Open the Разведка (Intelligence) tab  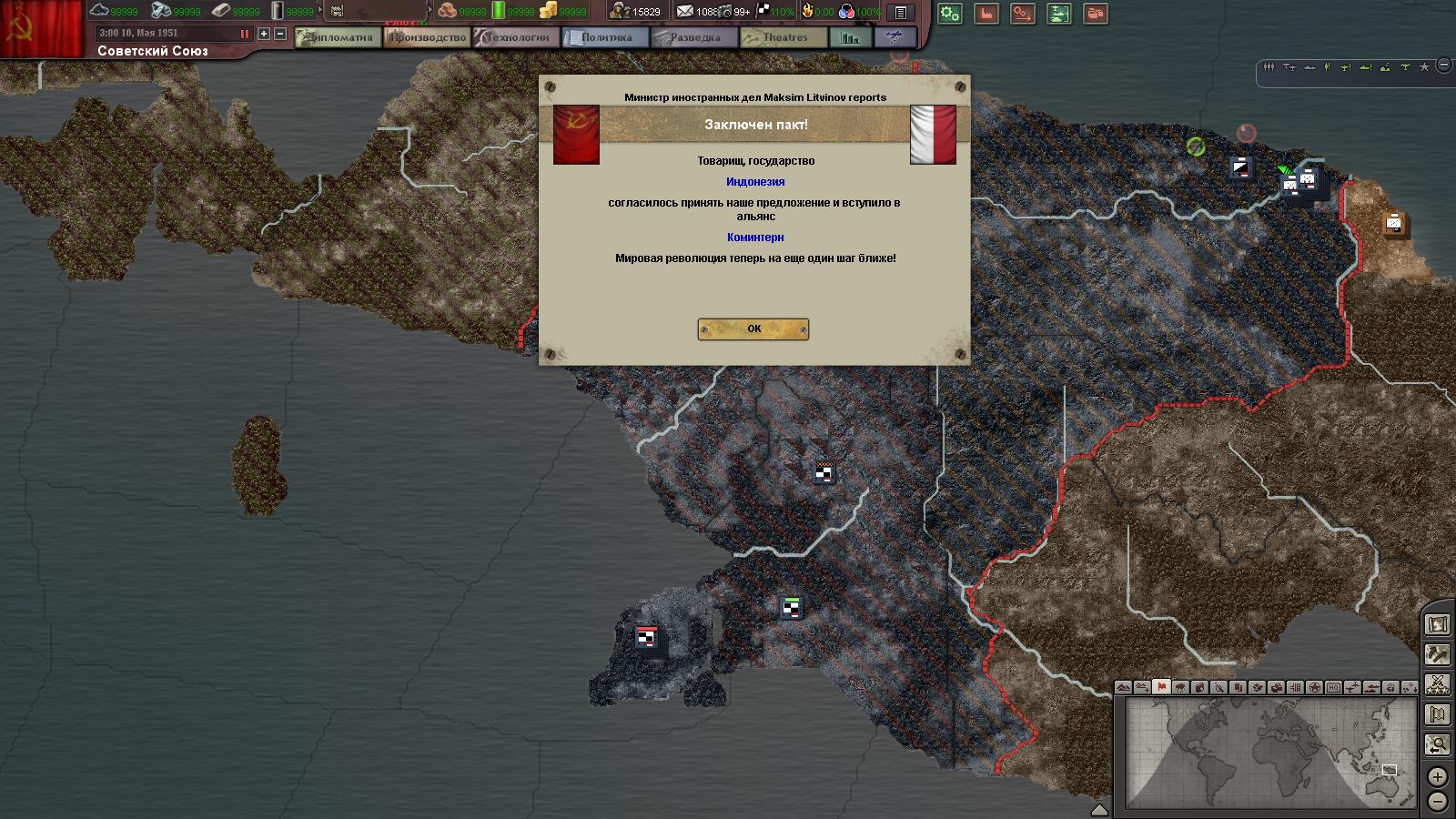(694, 37)
